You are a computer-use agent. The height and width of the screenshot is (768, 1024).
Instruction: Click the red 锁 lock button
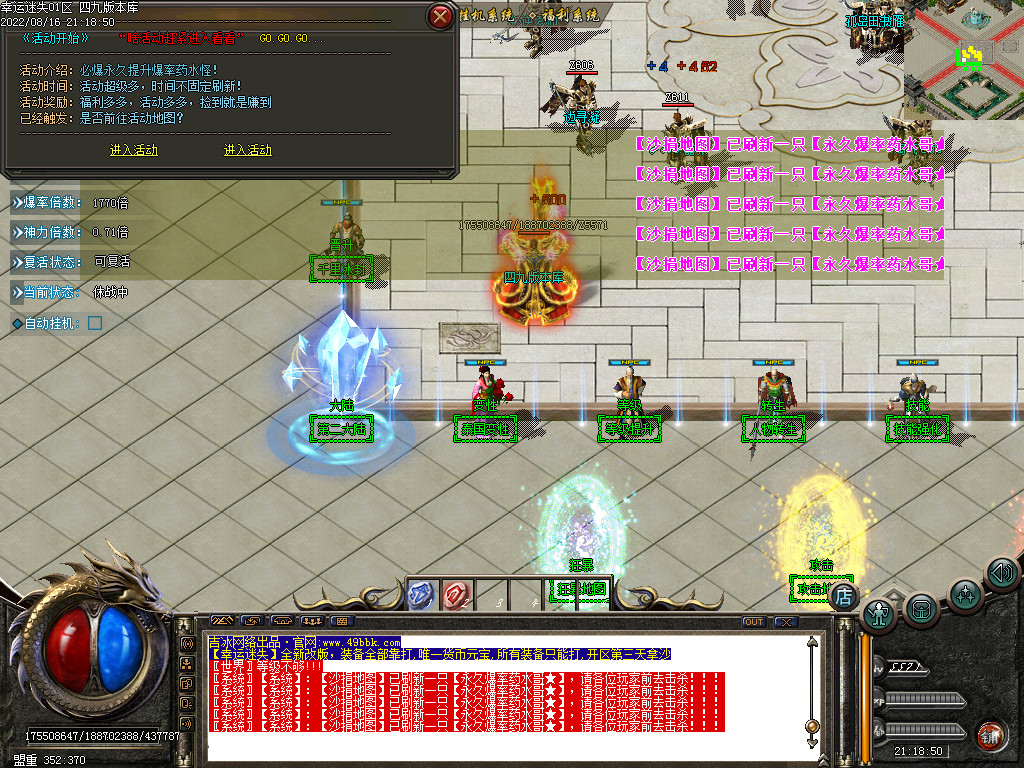991,735
